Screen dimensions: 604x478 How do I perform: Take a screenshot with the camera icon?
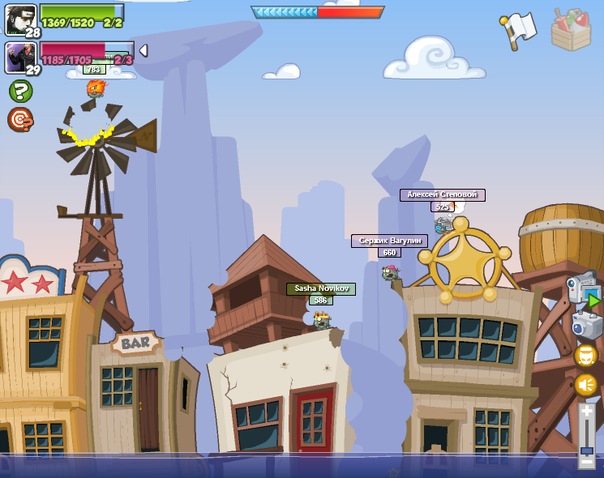click(585, 324)
